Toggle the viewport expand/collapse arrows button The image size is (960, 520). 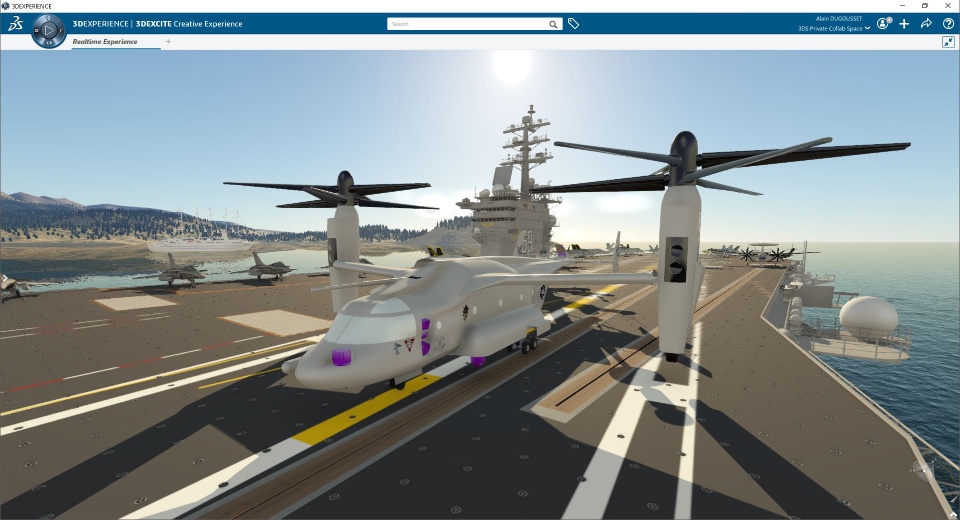coord(948,42)
